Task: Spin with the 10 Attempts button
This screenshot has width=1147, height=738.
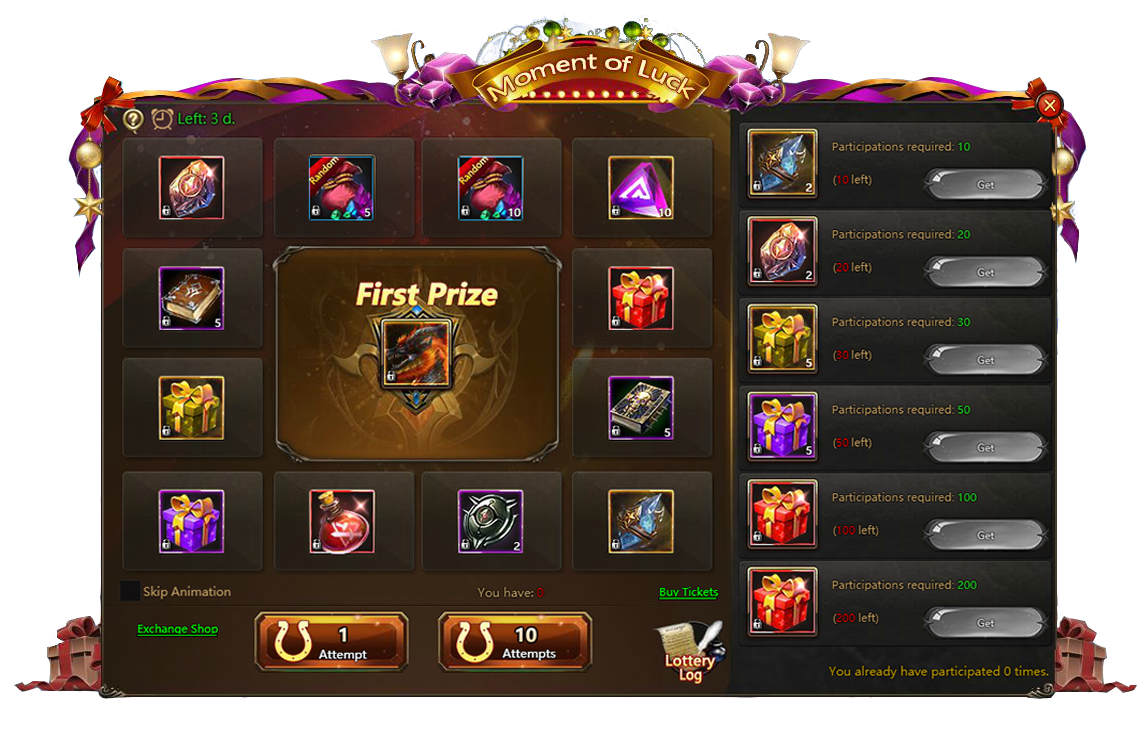Action: coord(515,642)
